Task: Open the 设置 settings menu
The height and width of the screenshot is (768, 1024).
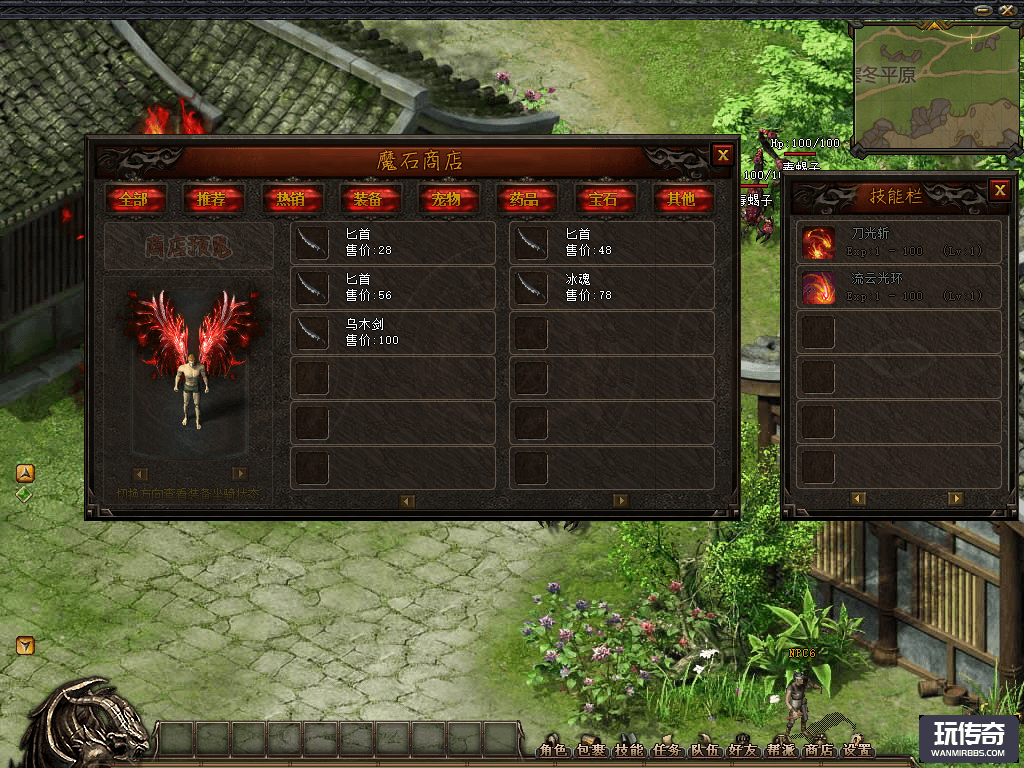Action: (x=857, y=750)
